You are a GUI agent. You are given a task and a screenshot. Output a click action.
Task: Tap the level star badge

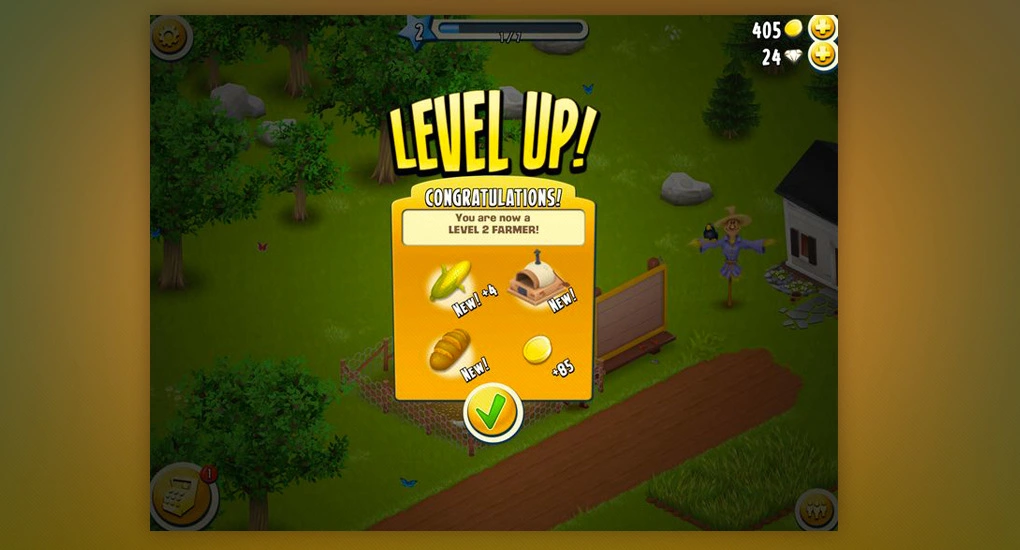(418, 30)
